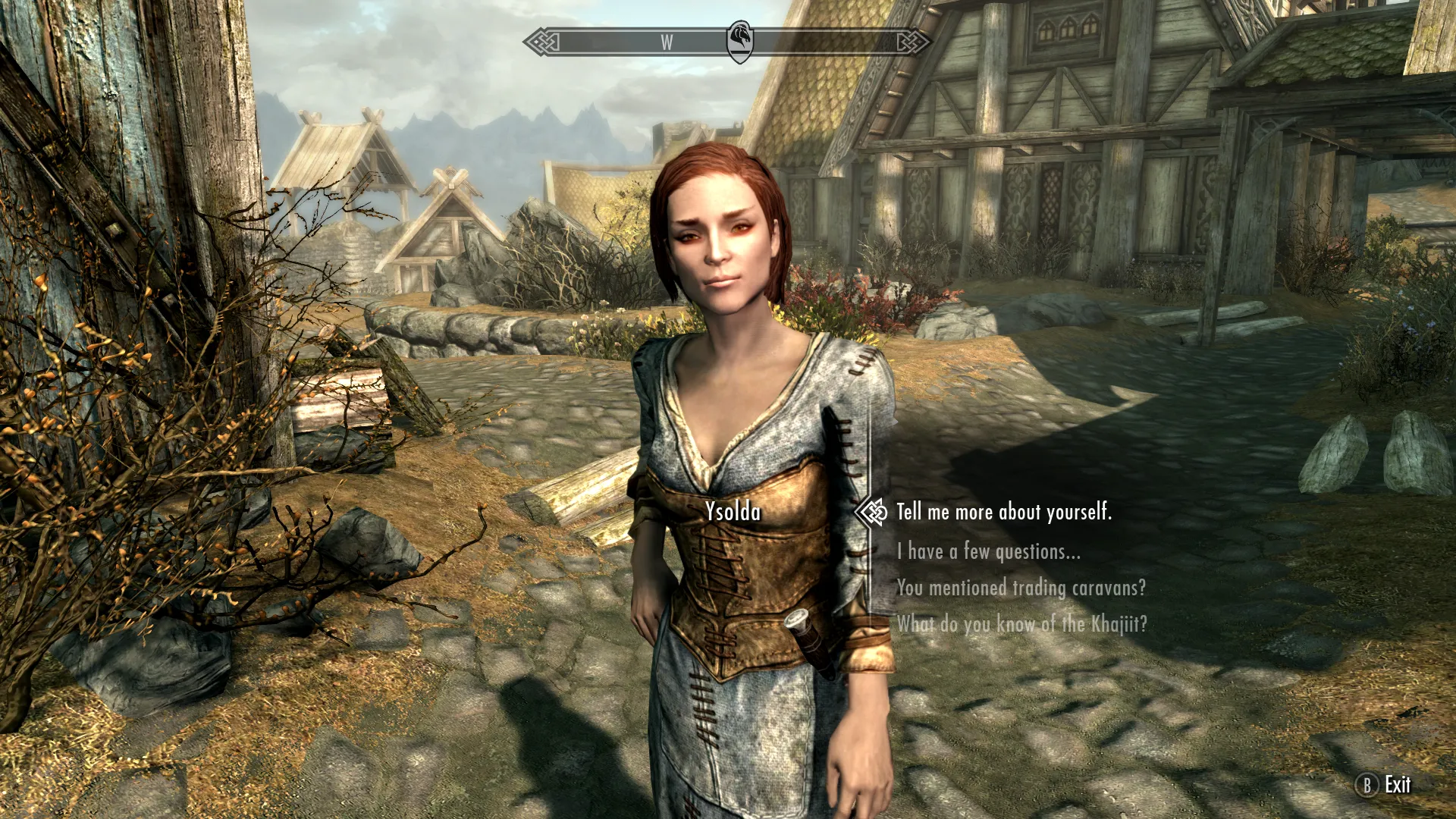Choose "Tell me more about yourself."

tap(1003, 513)
